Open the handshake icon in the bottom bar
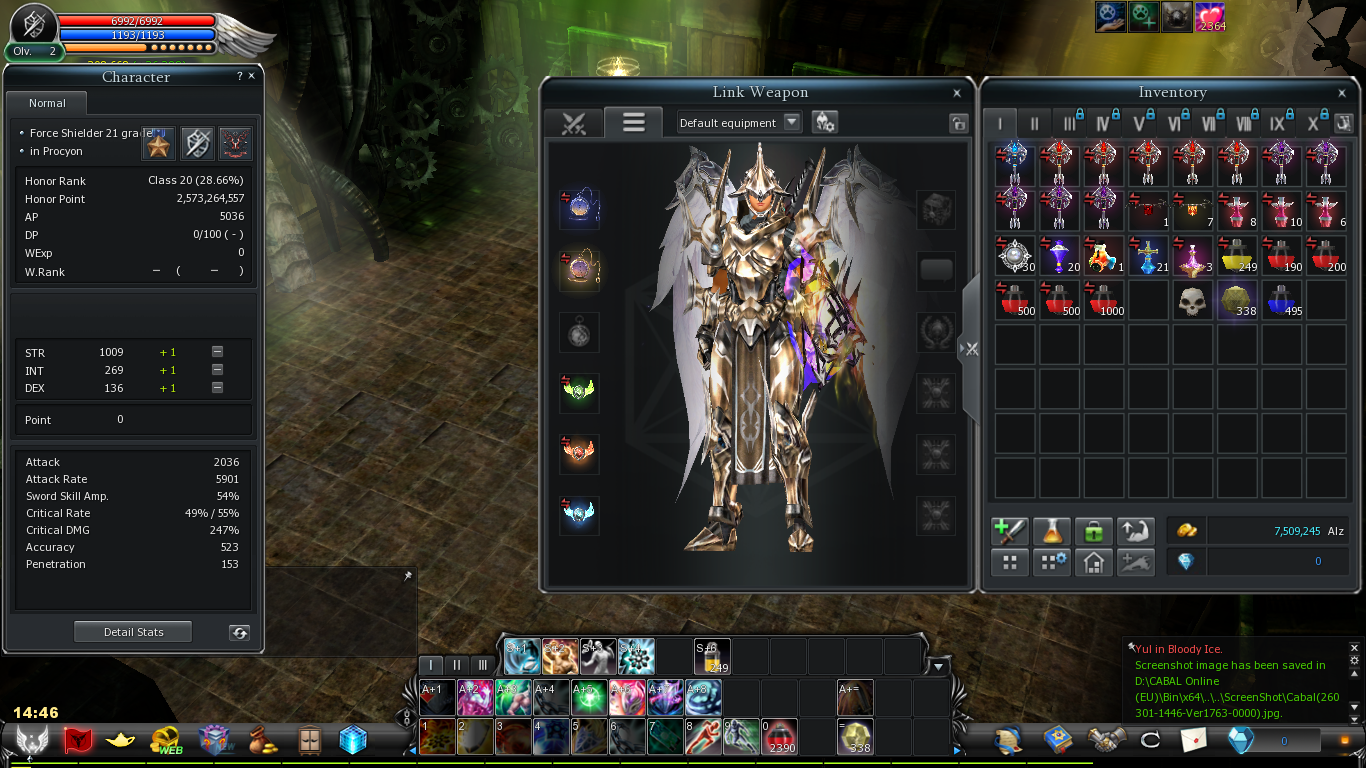Viewport: 1366px width, 768px height. tap(1107, 740)
